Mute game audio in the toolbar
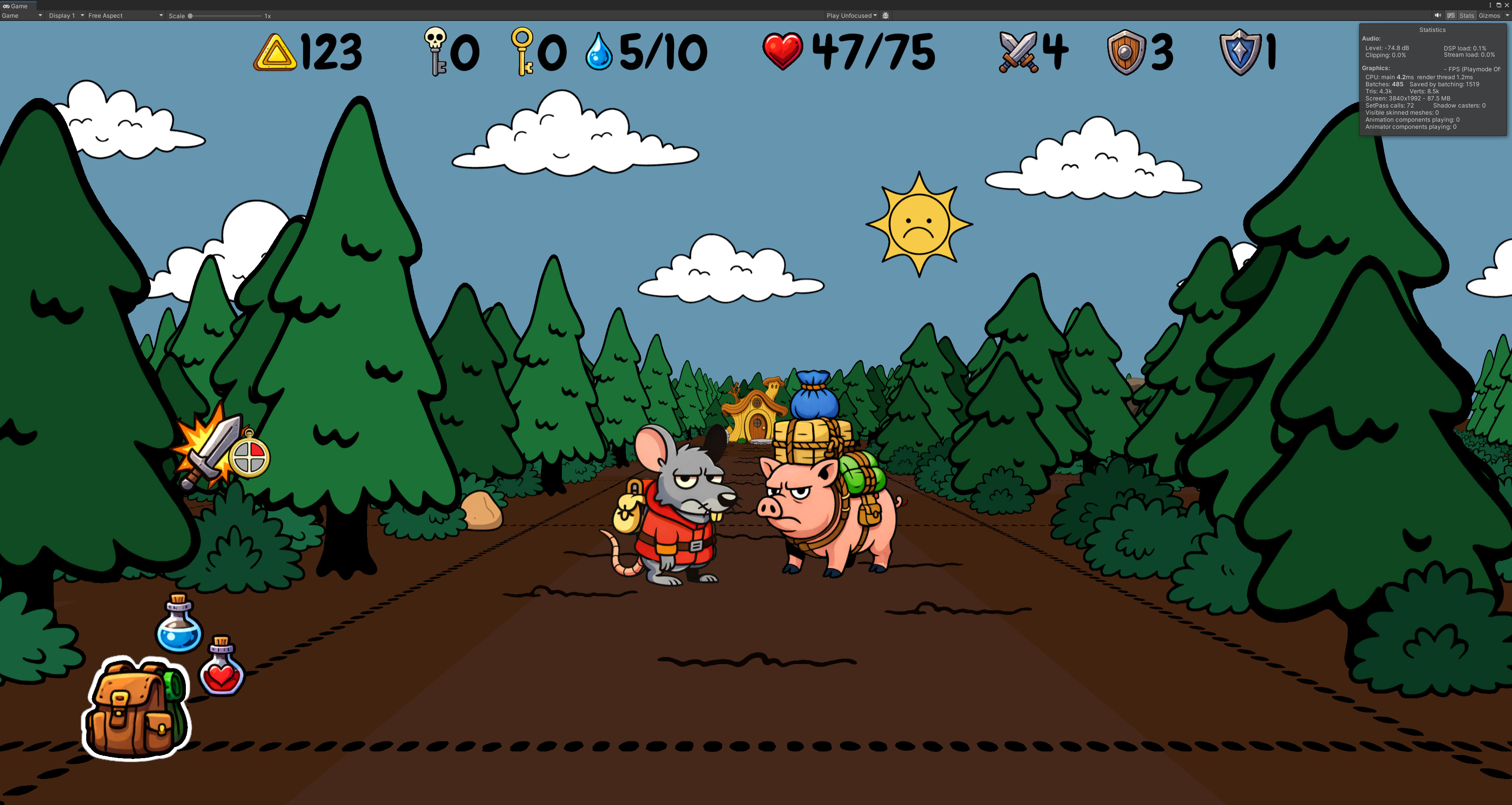The height and width of the screenshot is (805, 1512). pos(1438,15)
